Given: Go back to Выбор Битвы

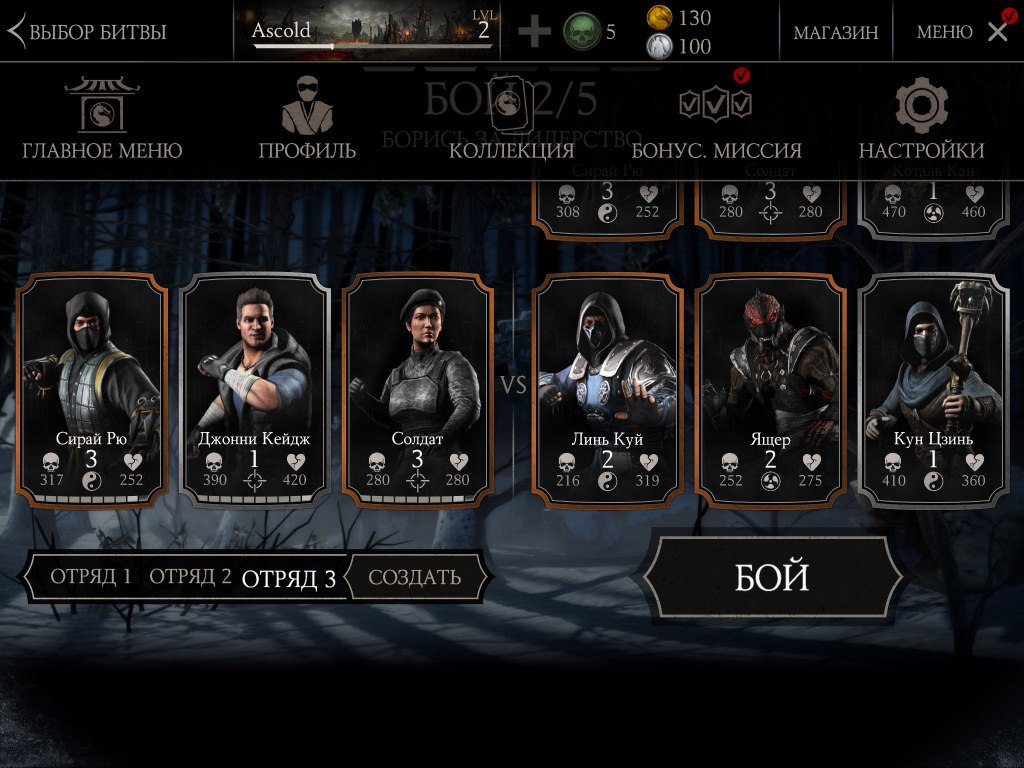Looking at the screenshot, I should coord(88,31).
